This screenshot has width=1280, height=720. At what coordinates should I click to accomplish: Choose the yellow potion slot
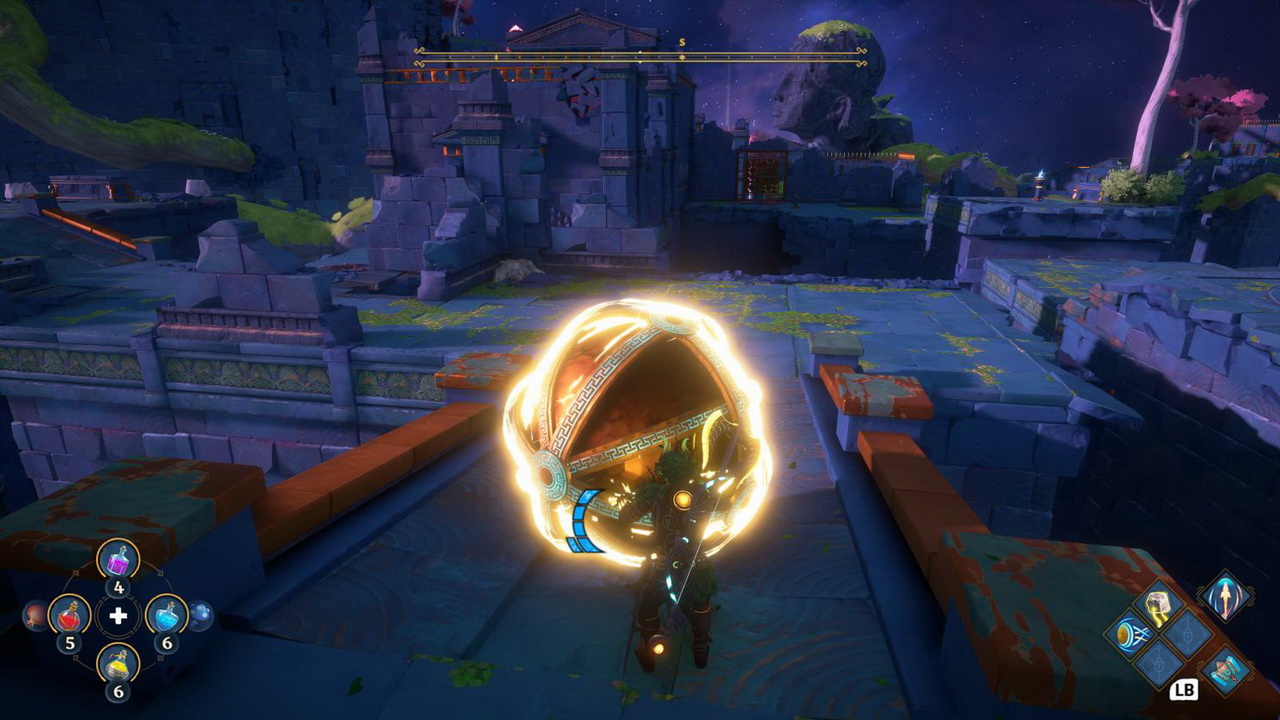click(118, 662)
